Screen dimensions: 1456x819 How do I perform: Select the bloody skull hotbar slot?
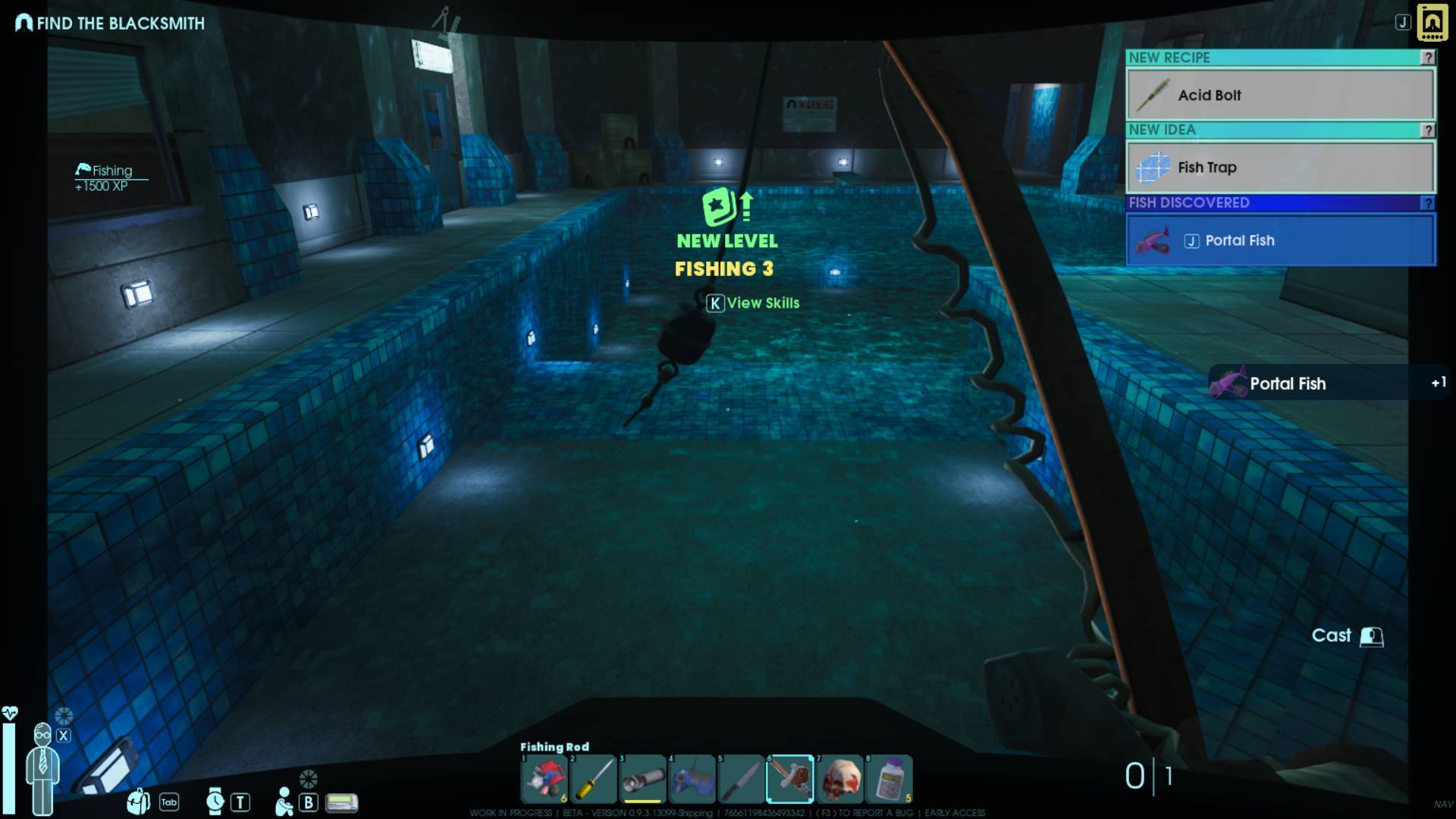pyautogui.click(x=839, y=779)
